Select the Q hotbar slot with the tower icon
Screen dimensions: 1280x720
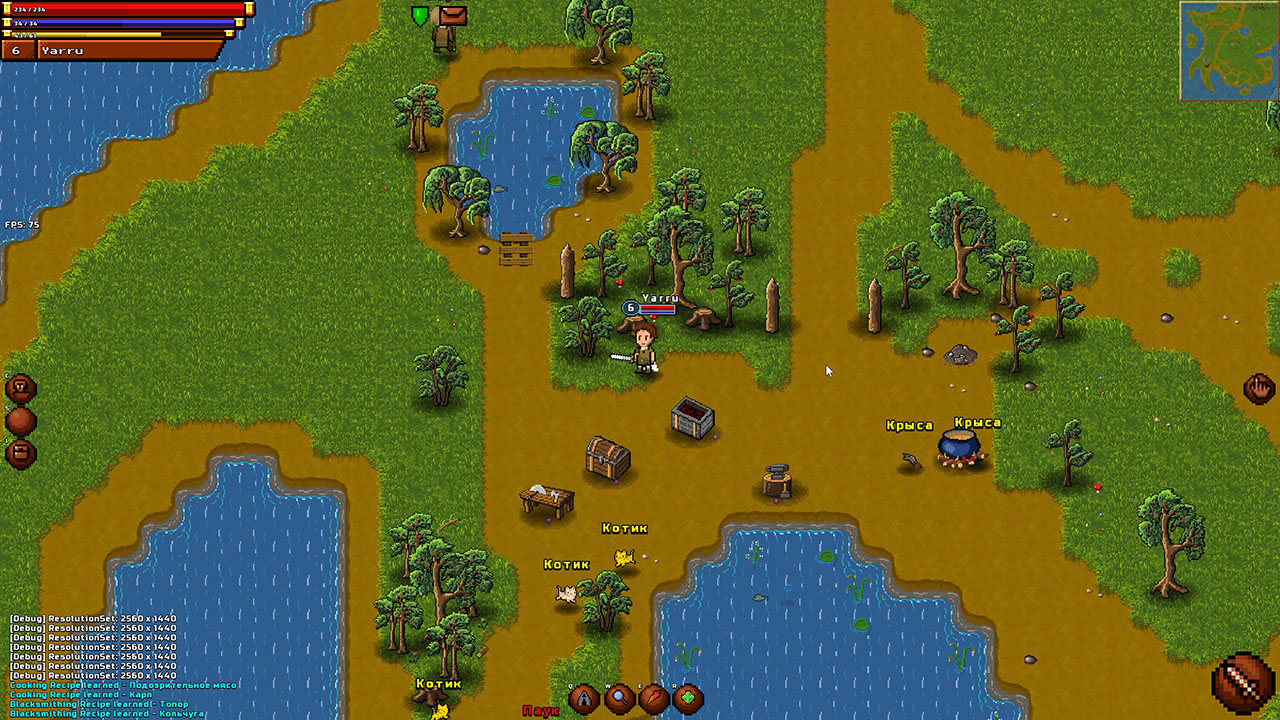click(x=584, y=700)
